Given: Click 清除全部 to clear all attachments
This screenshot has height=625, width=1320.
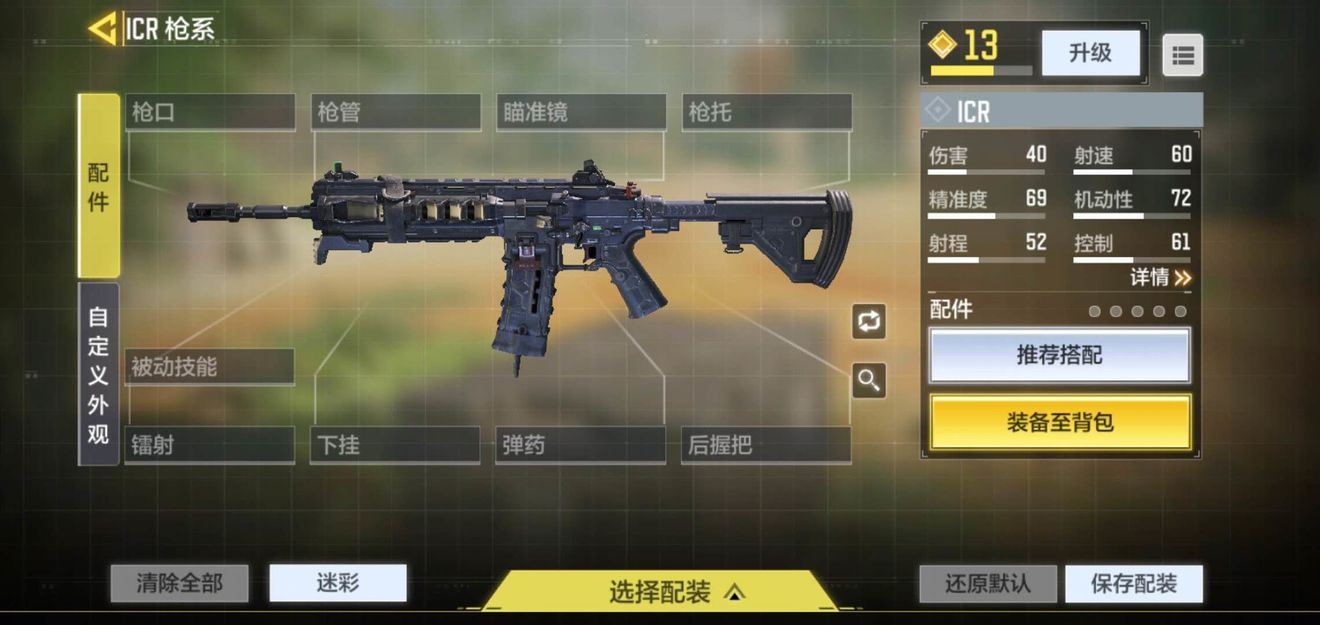Looking at the screenshot, I should pos(179,583).
